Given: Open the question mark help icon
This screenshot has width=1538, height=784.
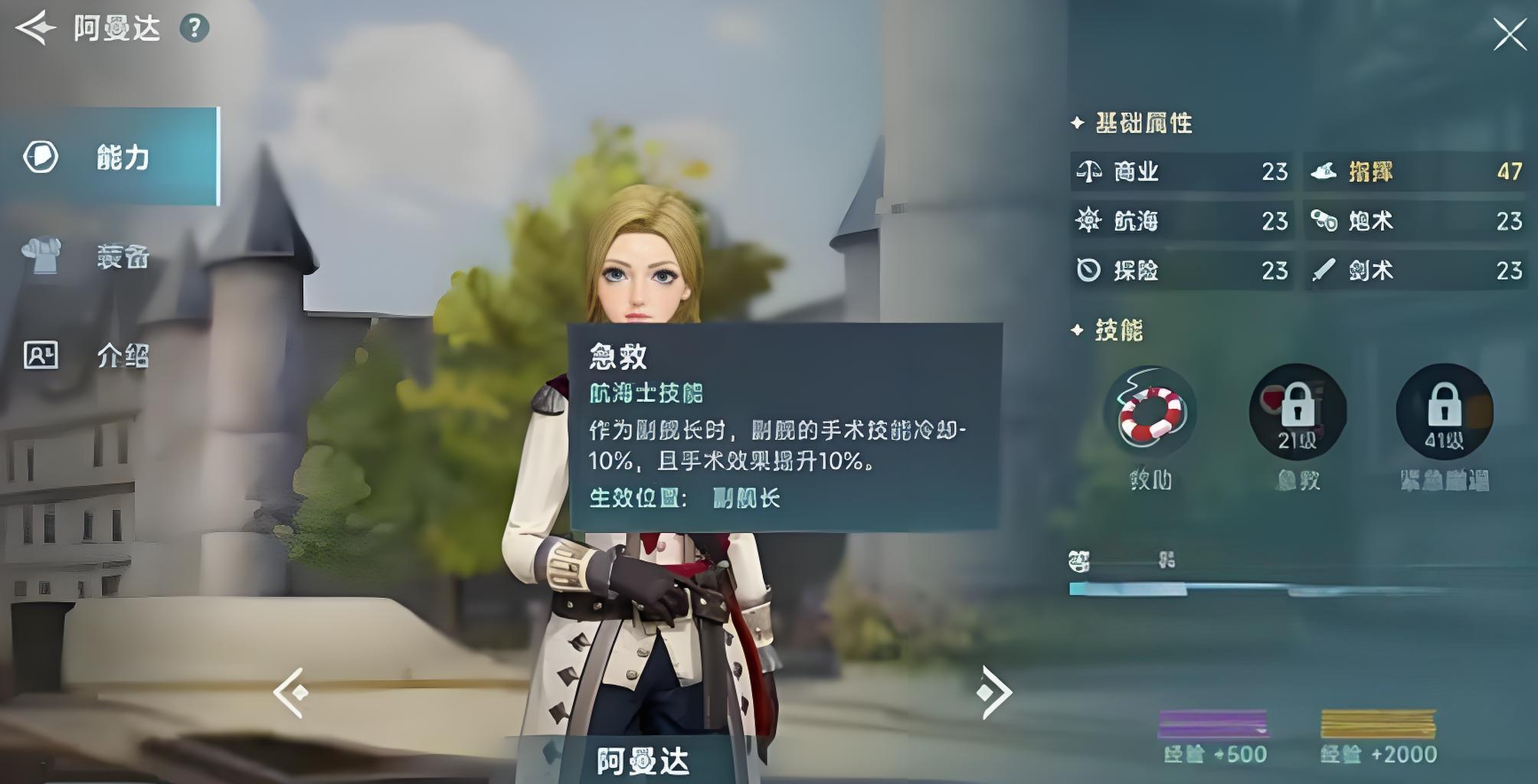Looking at the screenshot, I should tap(195, 28).
